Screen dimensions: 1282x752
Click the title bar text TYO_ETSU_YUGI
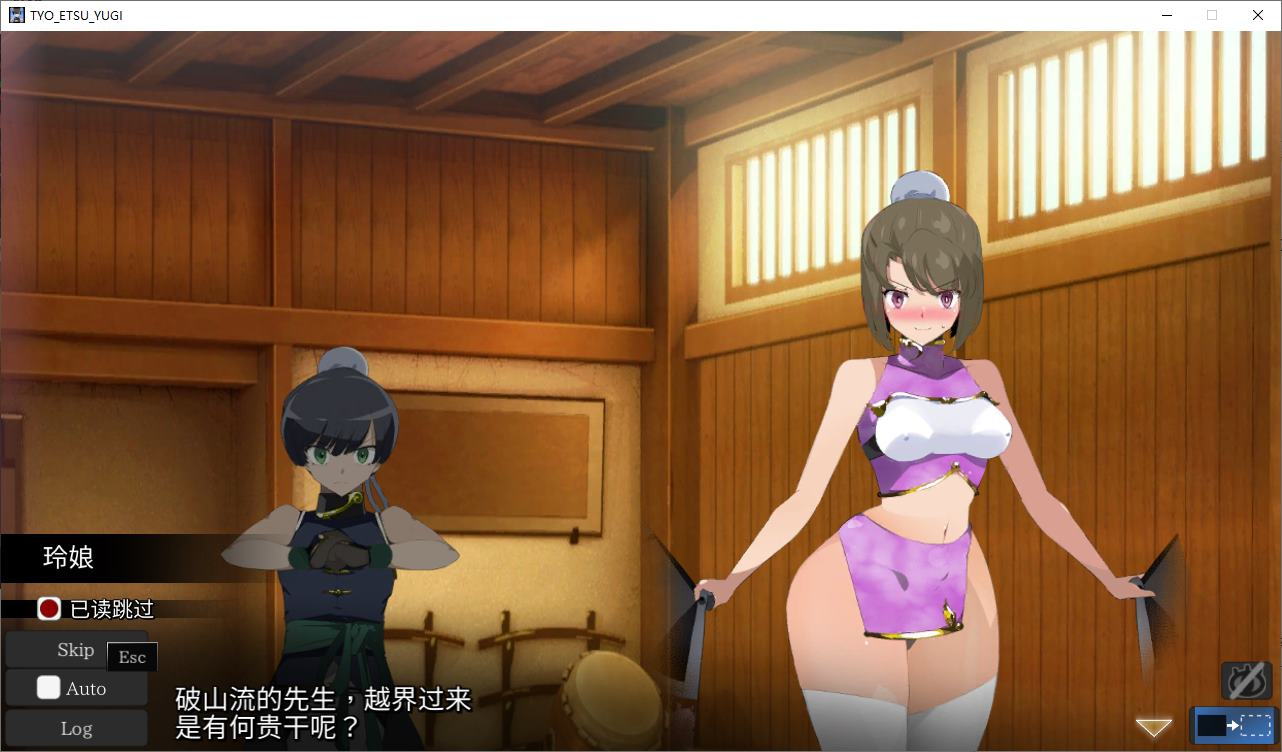pyautogui.click(x=75, y=14)
